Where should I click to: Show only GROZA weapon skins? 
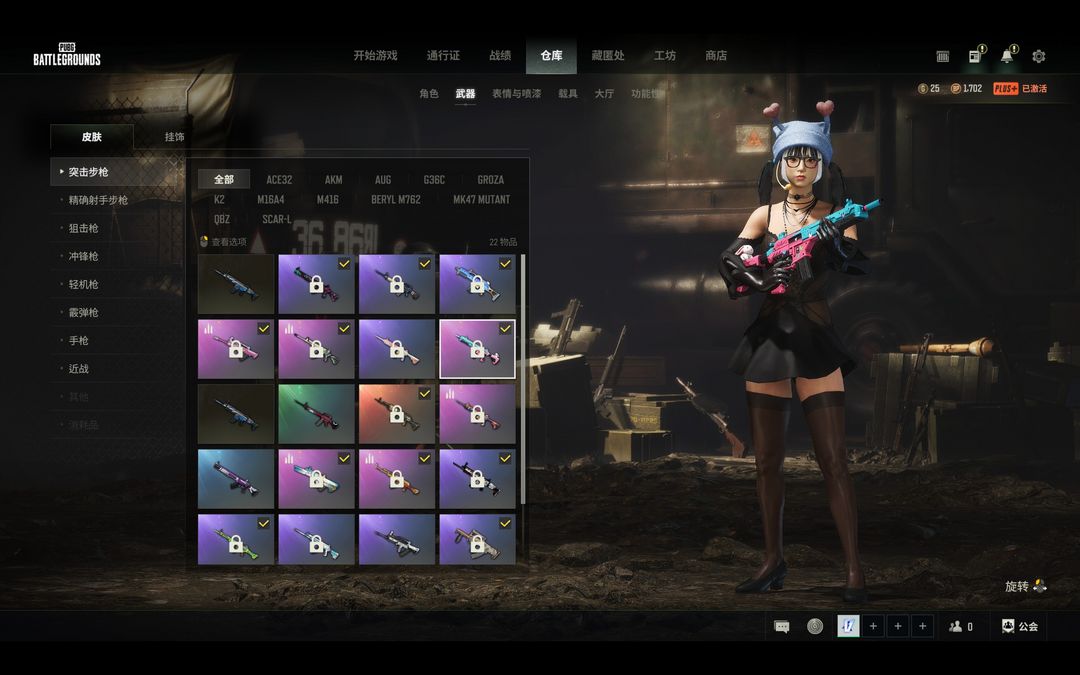[490, 180]
